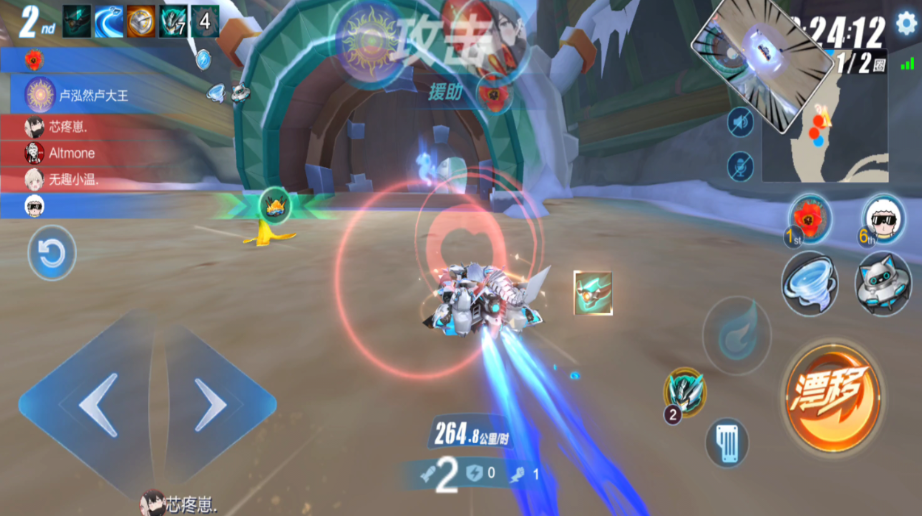Select the 6th place sunglasses avatar
922x516 pixels.
point(881,215)
